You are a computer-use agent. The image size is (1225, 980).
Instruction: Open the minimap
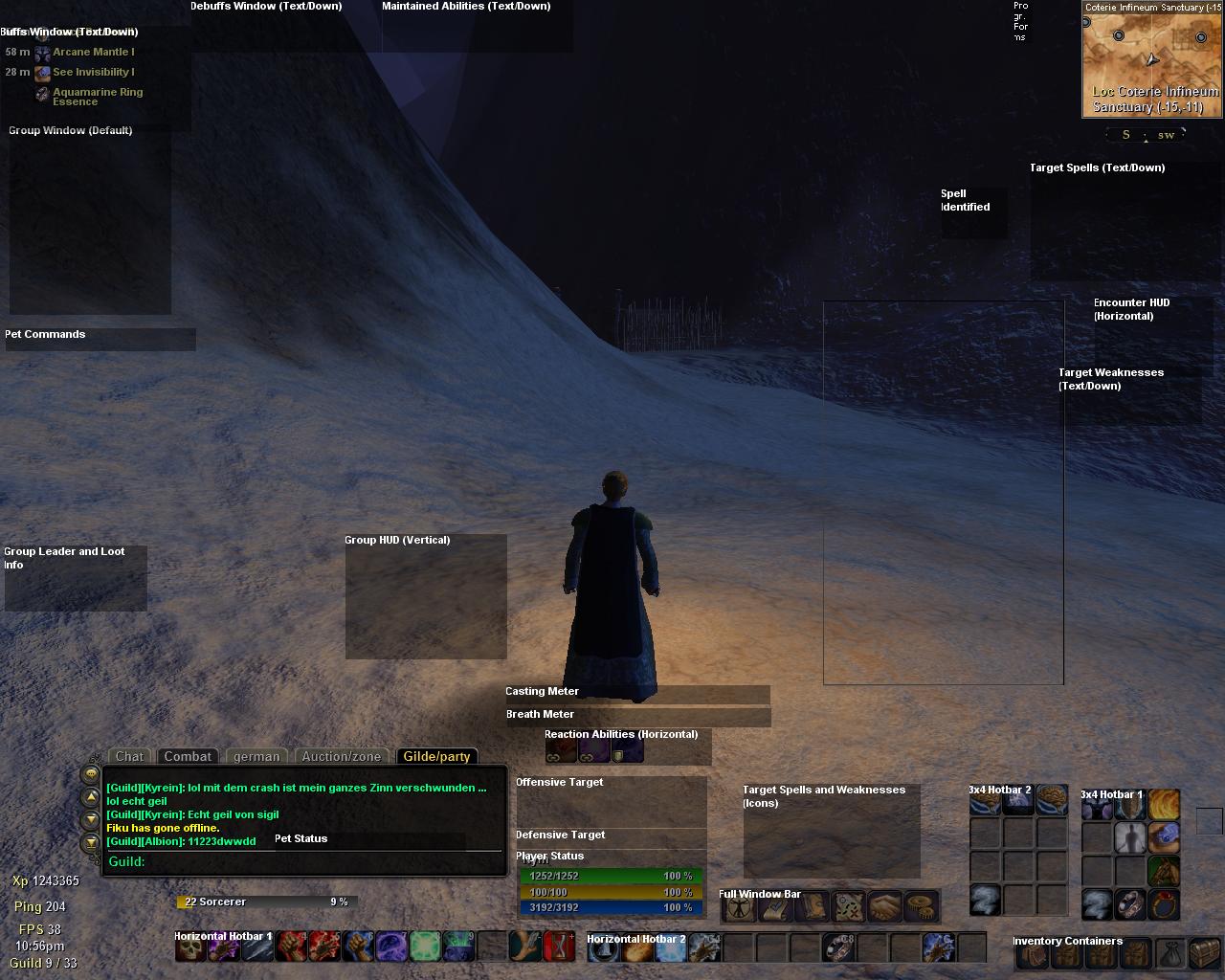1152,57
